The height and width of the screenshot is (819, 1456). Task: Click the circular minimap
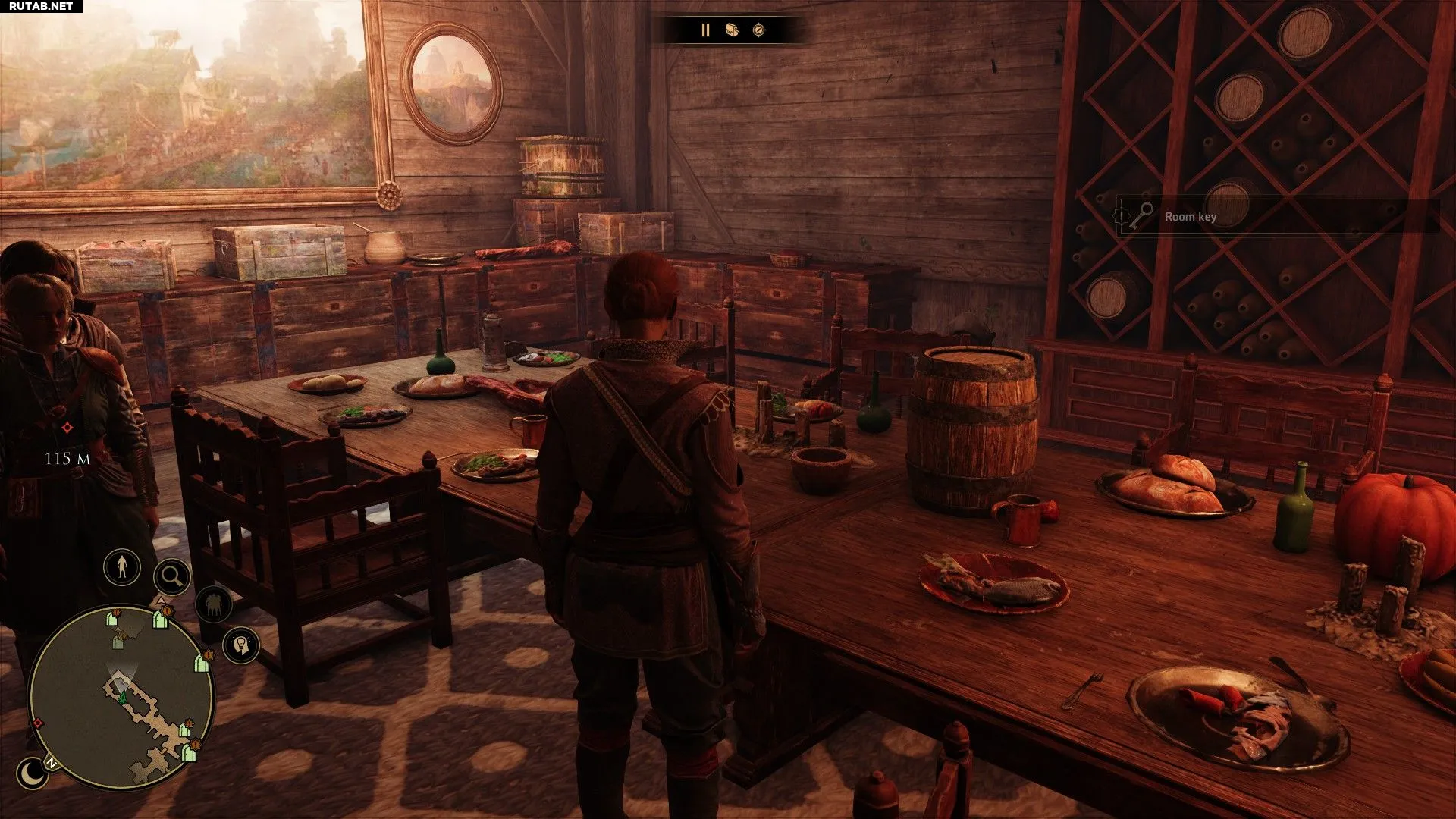[x=121, y=696]
